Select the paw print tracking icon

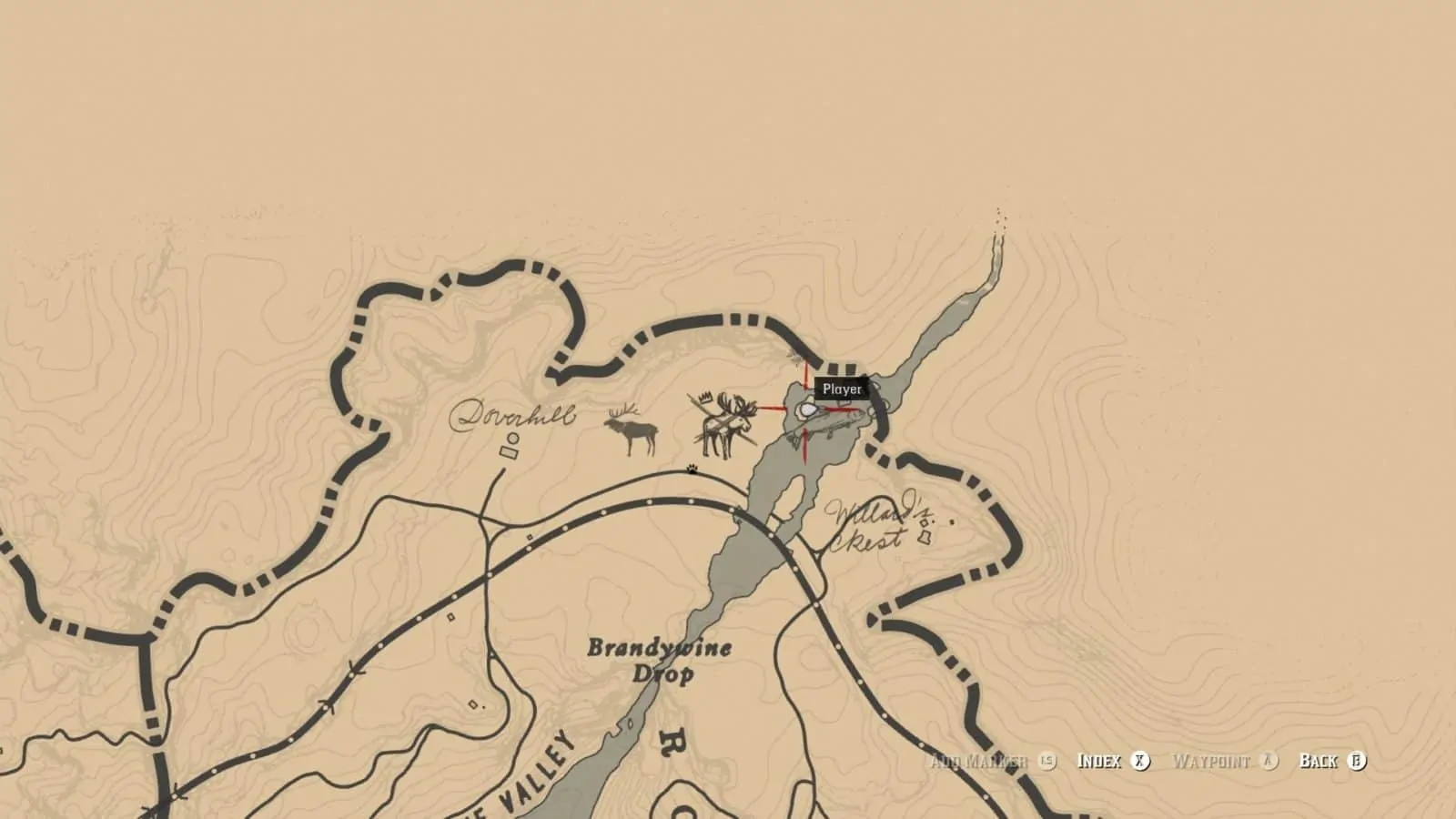(x=692, y=466)
